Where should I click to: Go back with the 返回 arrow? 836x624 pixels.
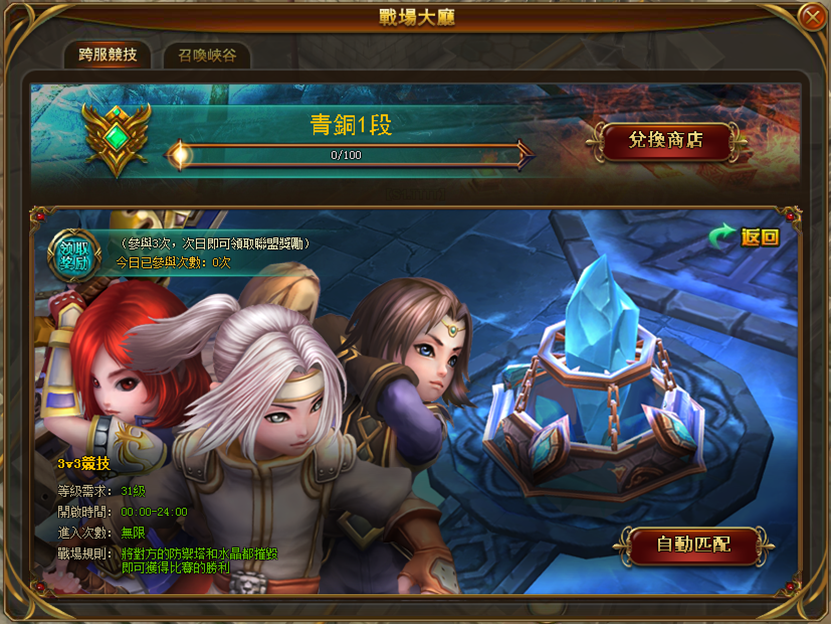[x=743, y=237]
